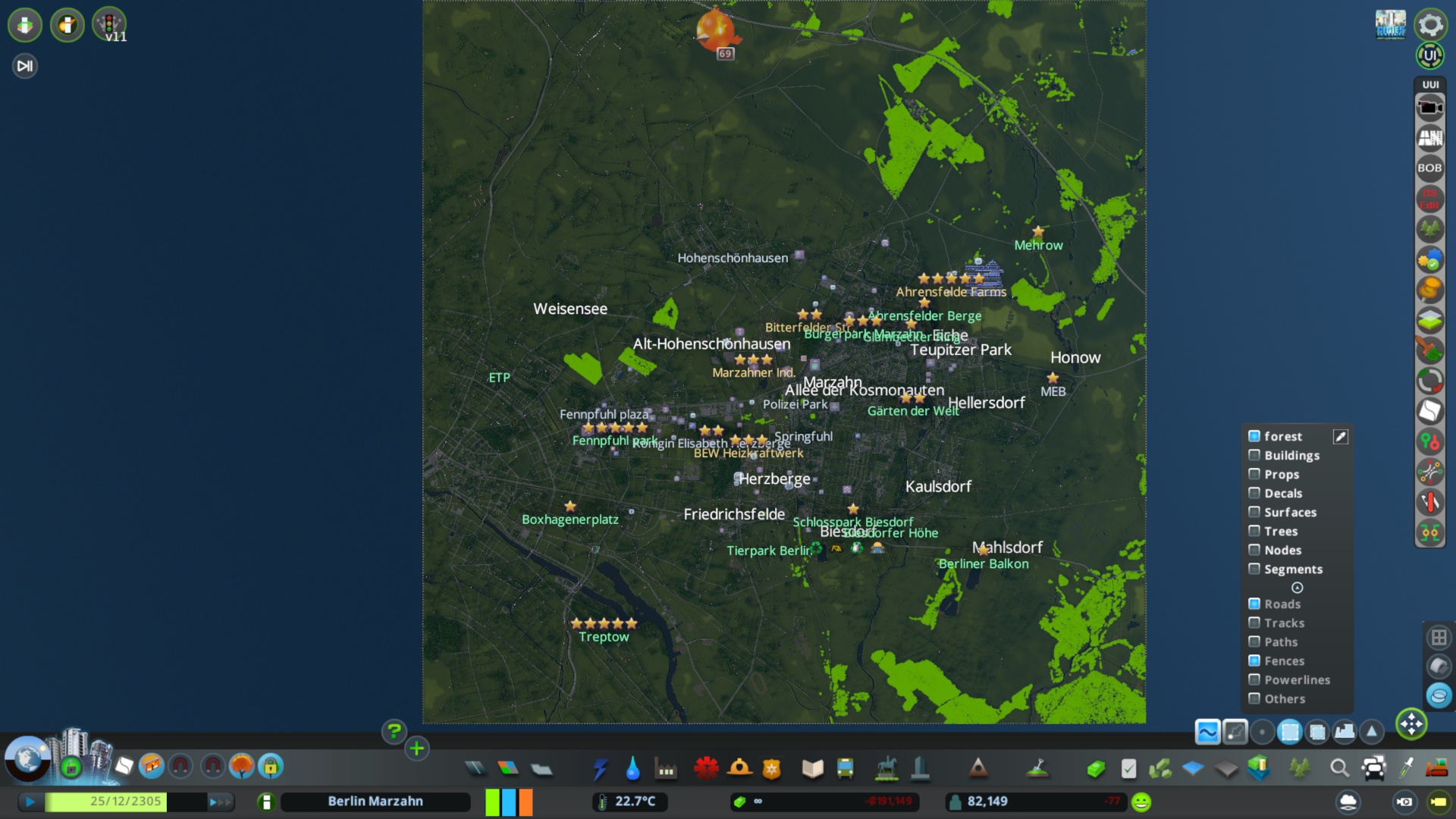
Task: Open the DS Edit tool from the UUI sidebar
Action: click(x=1429, y=198)
